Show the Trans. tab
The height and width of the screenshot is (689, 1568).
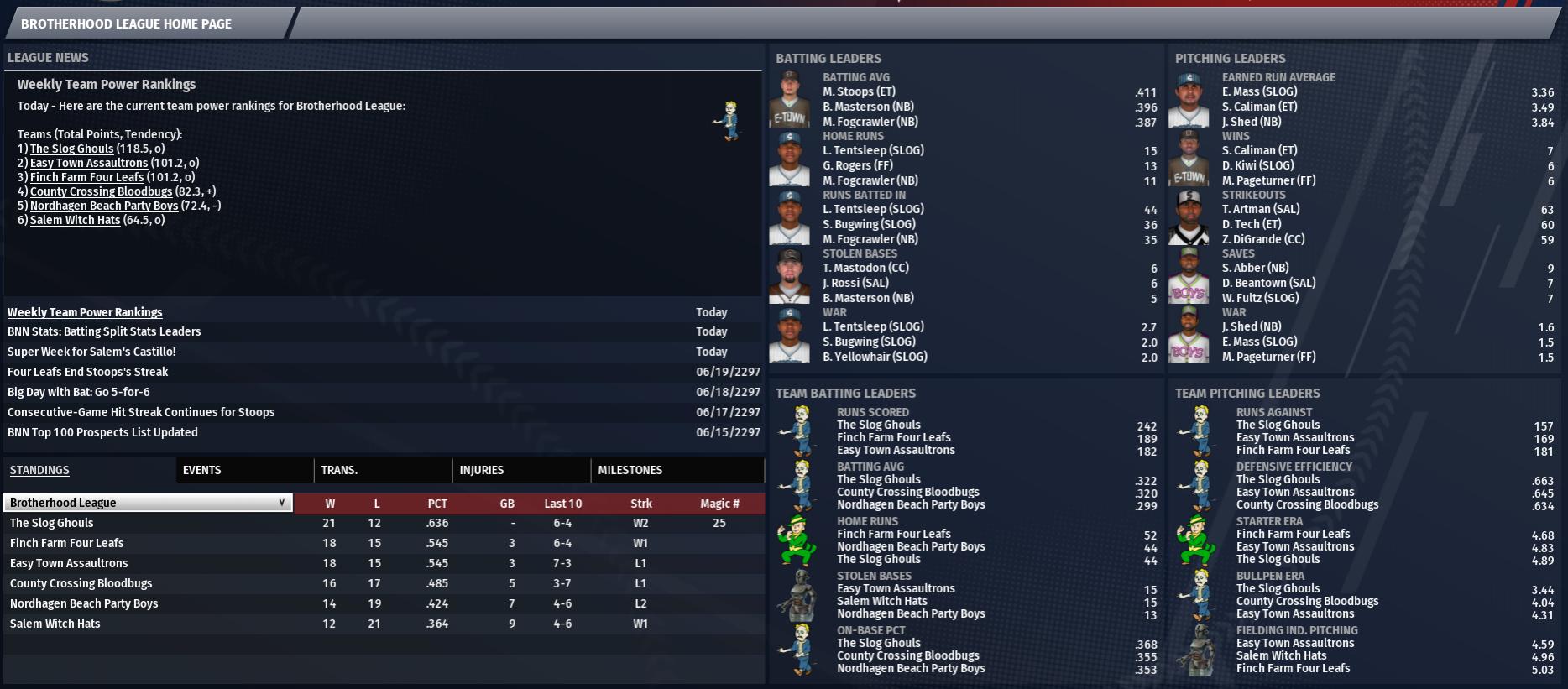[339, 470]
